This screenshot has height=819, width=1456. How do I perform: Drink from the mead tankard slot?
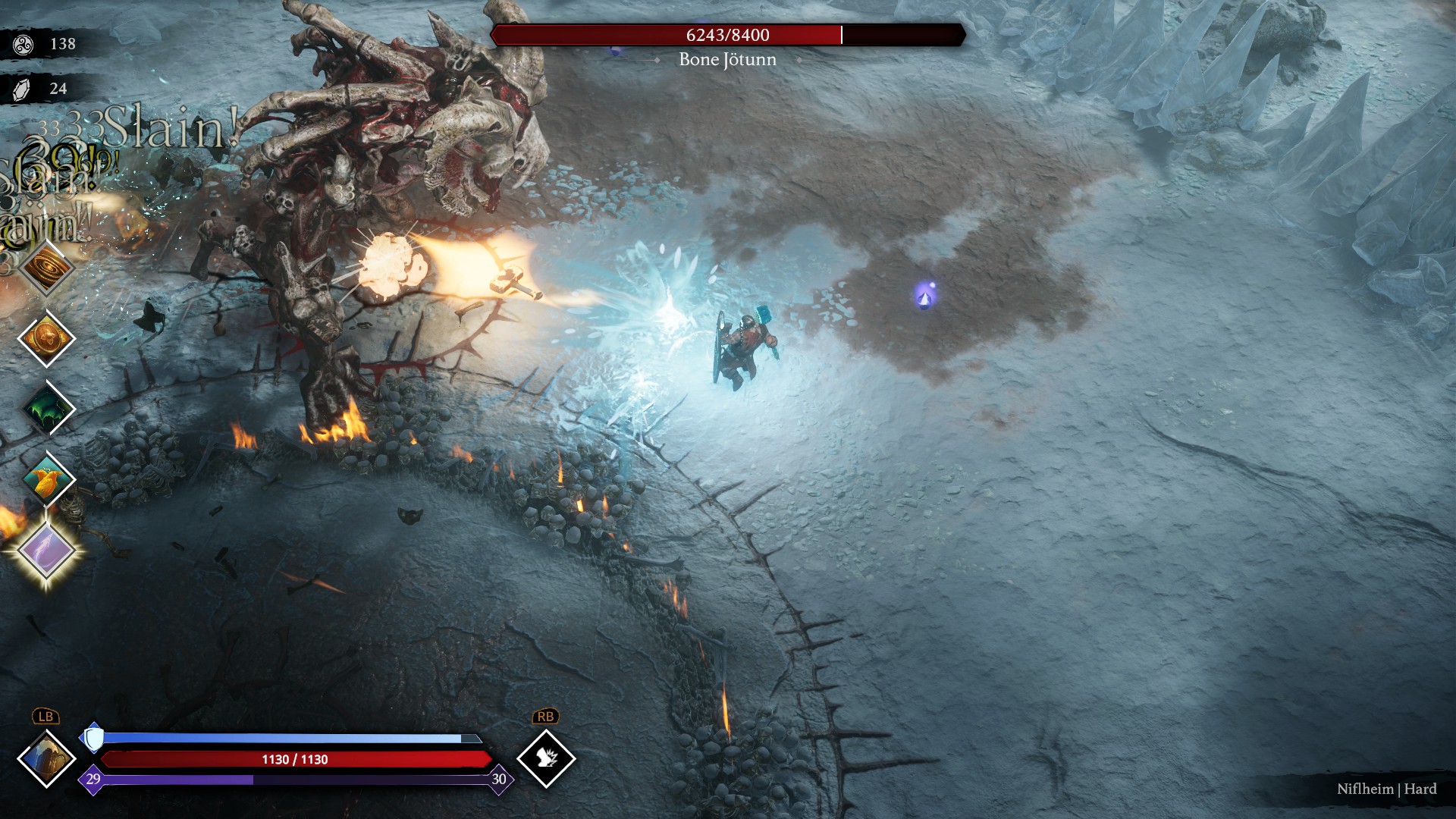[46, 758]
